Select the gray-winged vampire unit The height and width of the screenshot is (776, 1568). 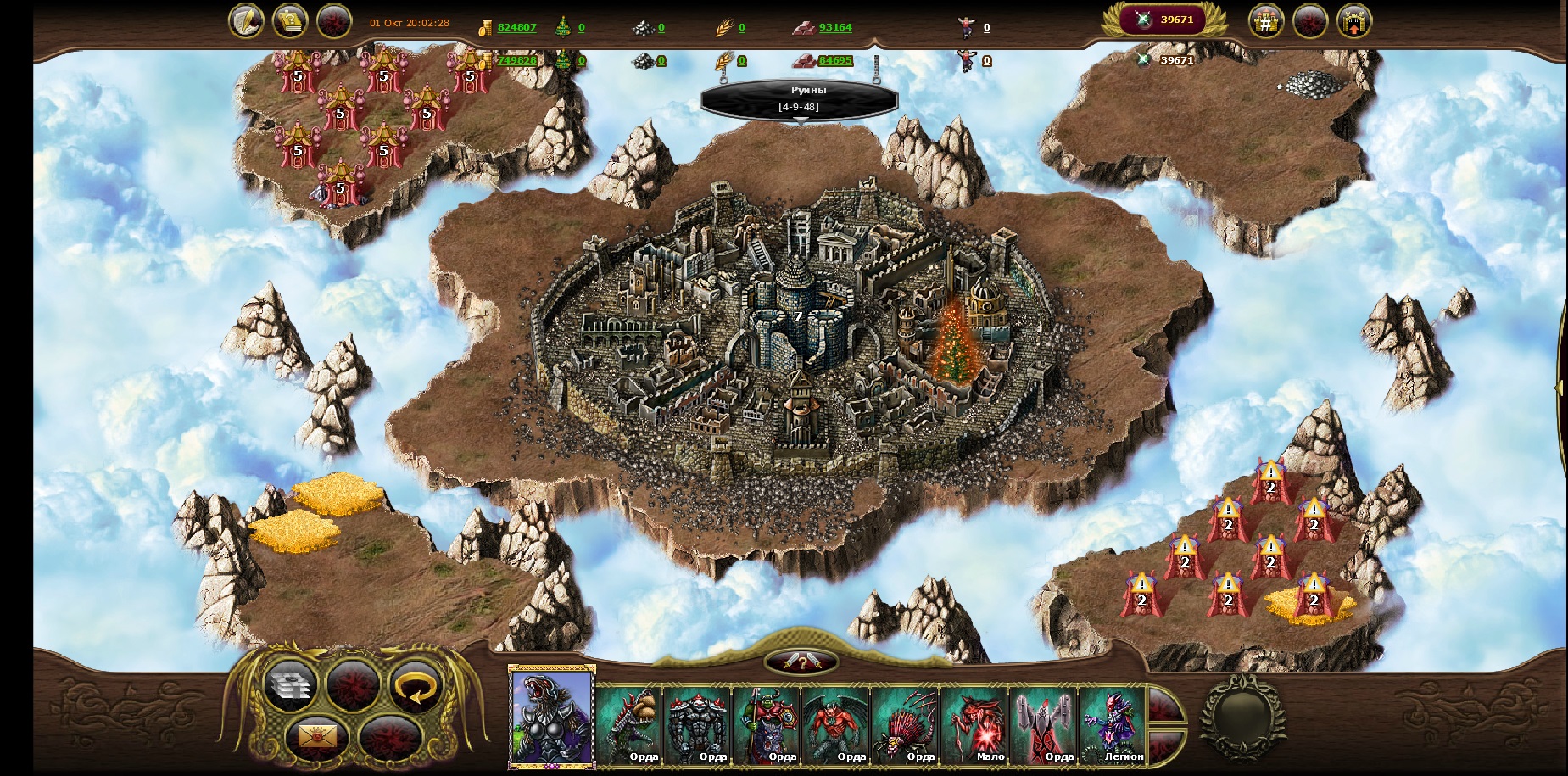pos(1043,725)
